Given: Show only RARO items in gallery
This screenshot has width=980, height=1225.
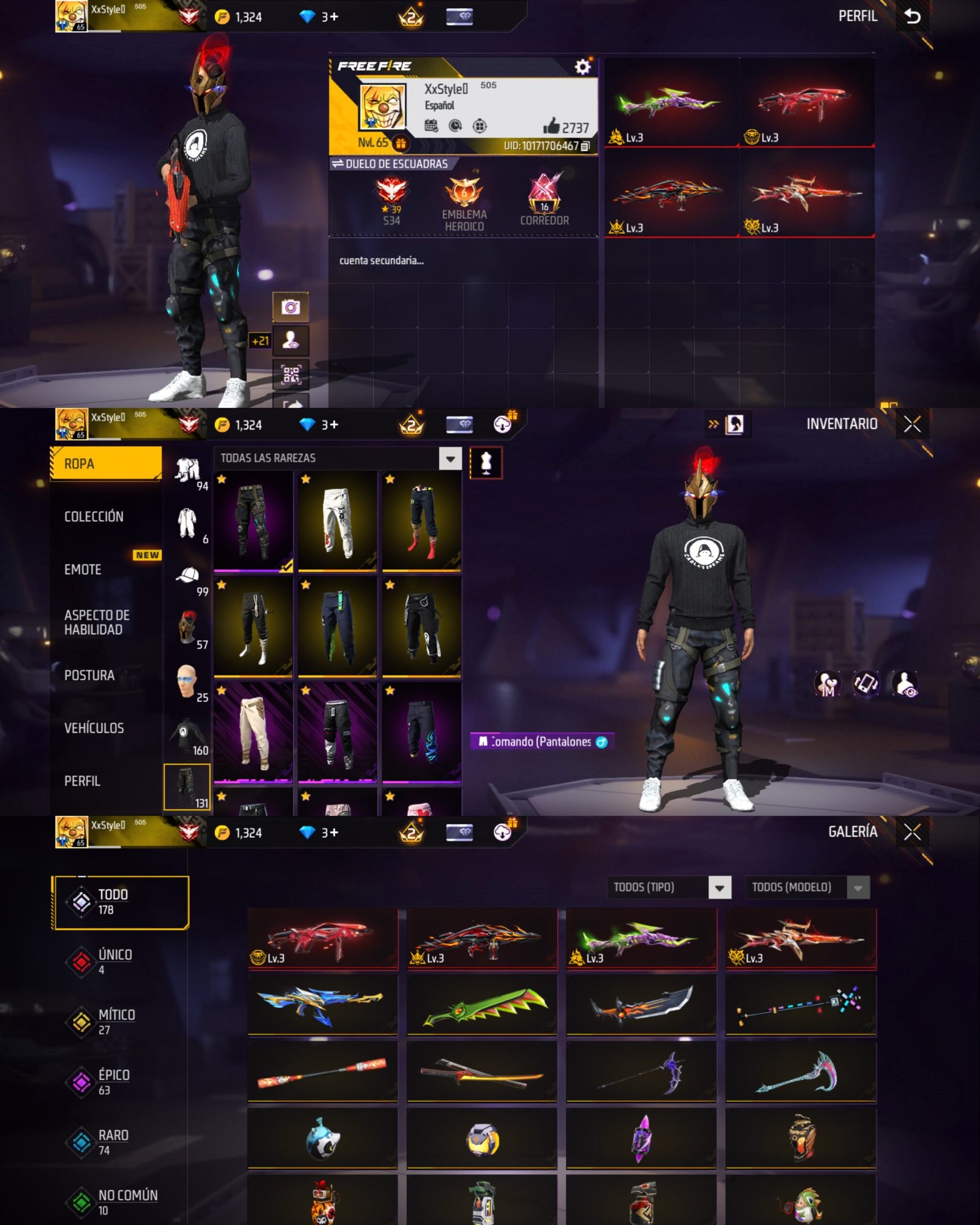Looking at the screenshot, I should point(113,1142).
